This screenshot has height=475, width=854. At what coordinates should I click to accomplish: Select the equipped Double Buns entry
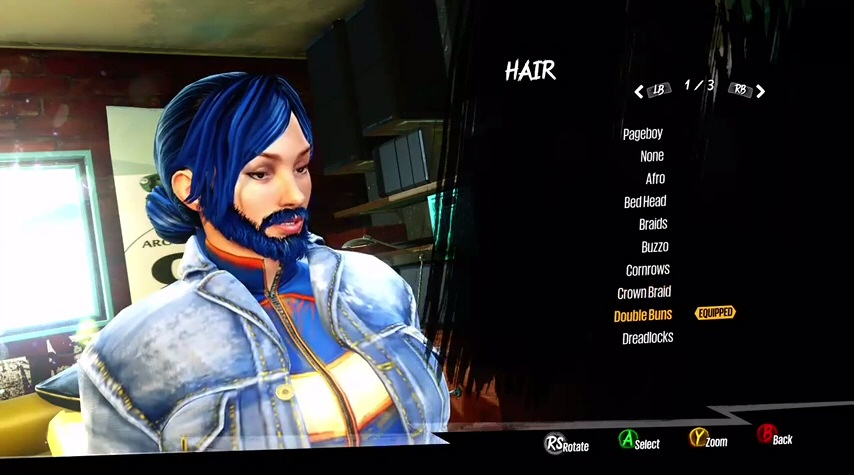(642, 315)
